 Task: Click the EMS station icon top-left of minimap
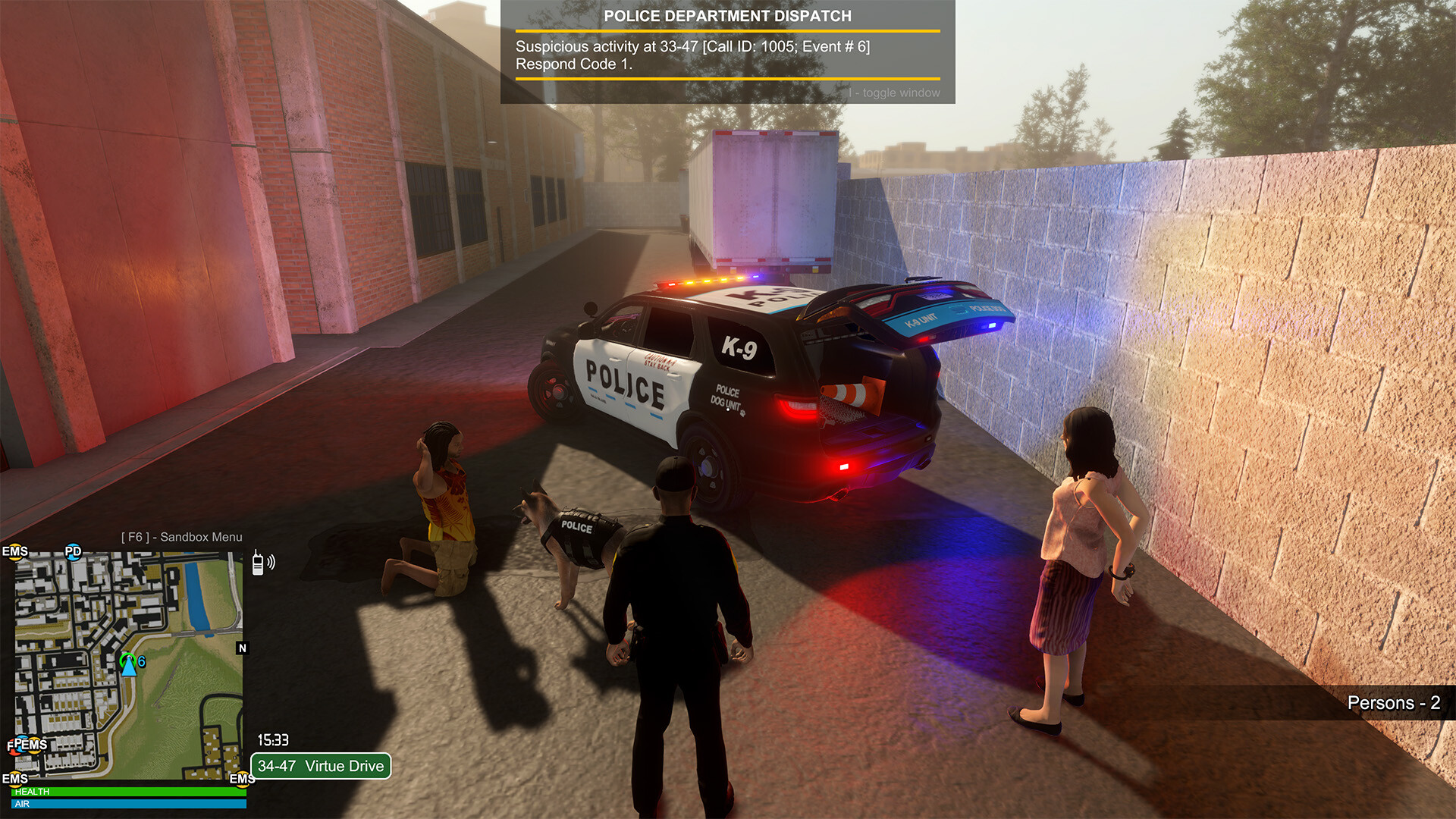click(15, 551)
